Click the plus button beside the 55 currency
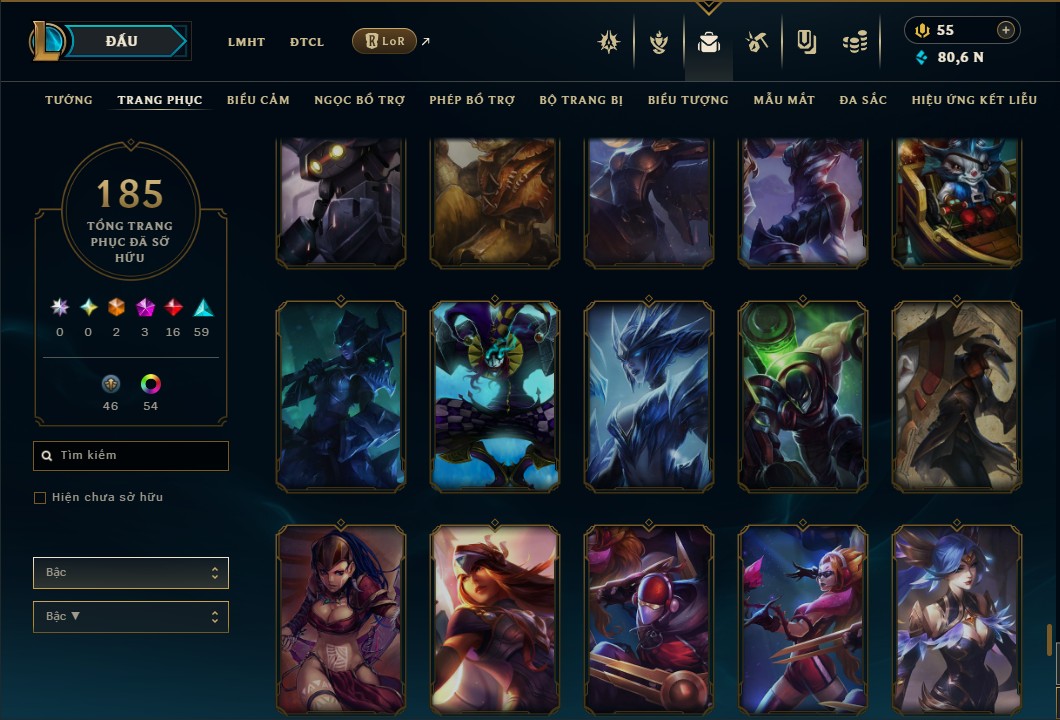The image size is (1060, 720). coord(1005,30)
